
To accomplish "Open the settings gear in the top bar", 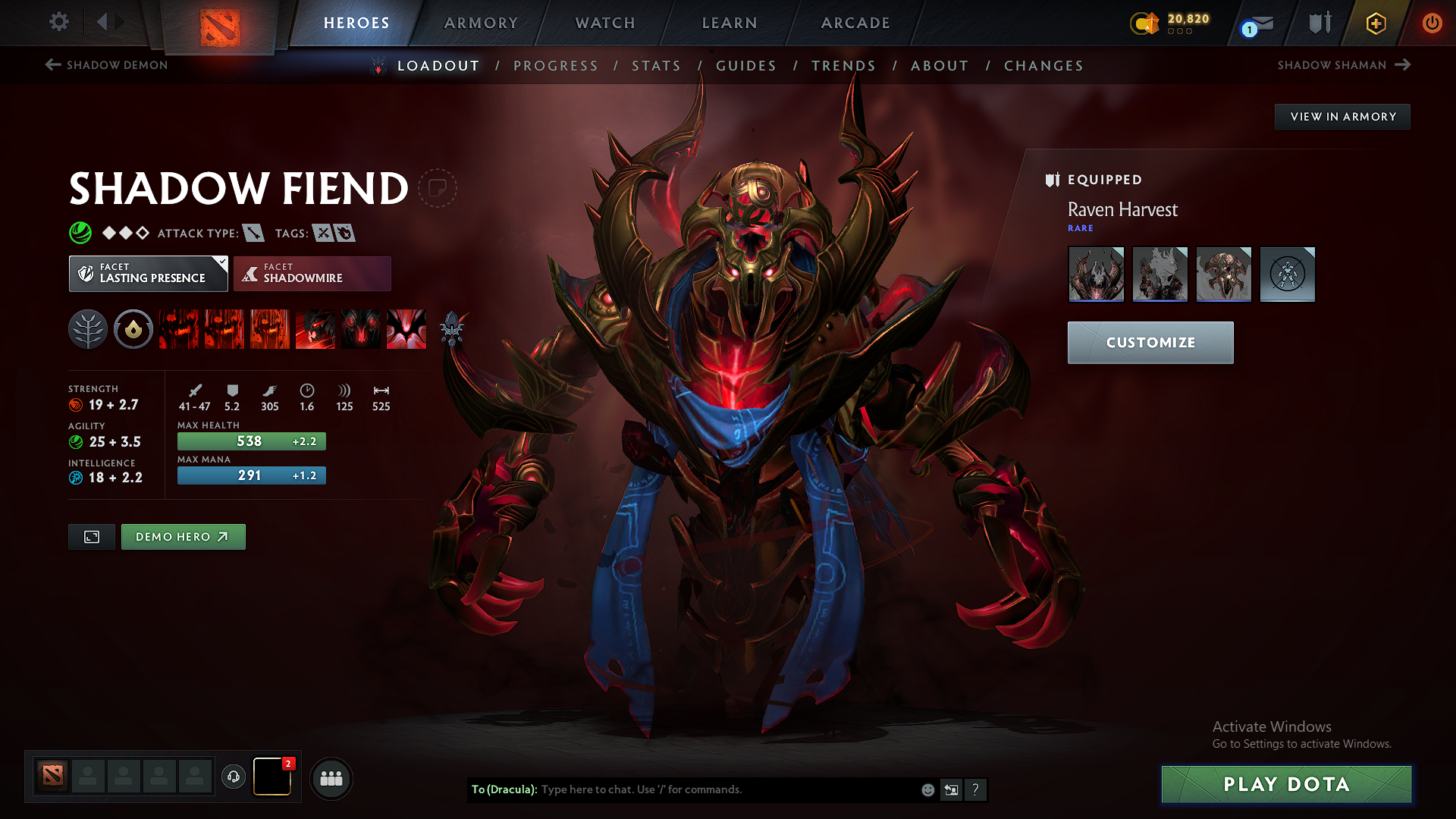I will tap(58, 22).
